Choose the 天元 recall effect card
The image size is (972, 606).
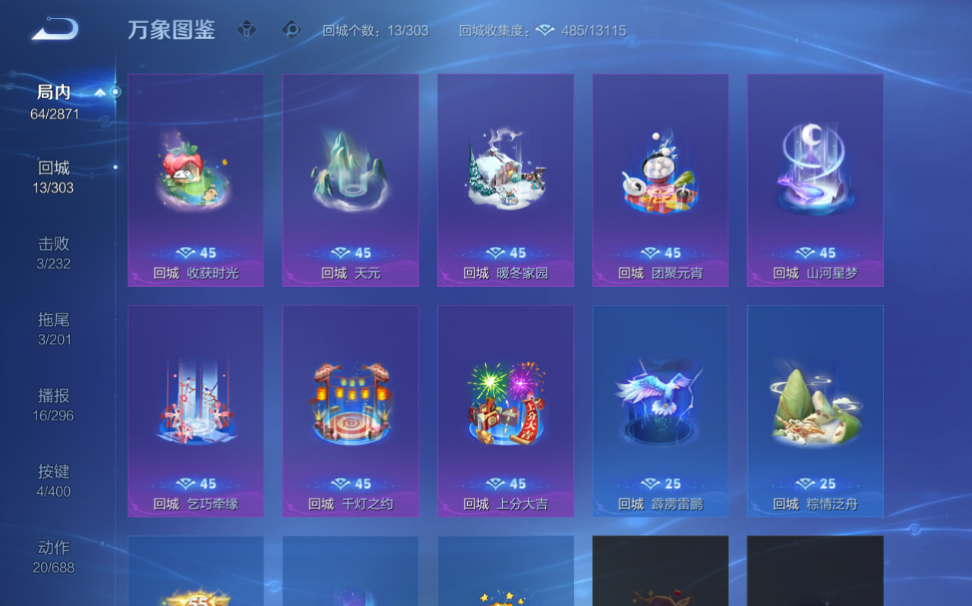click(350, 180)
